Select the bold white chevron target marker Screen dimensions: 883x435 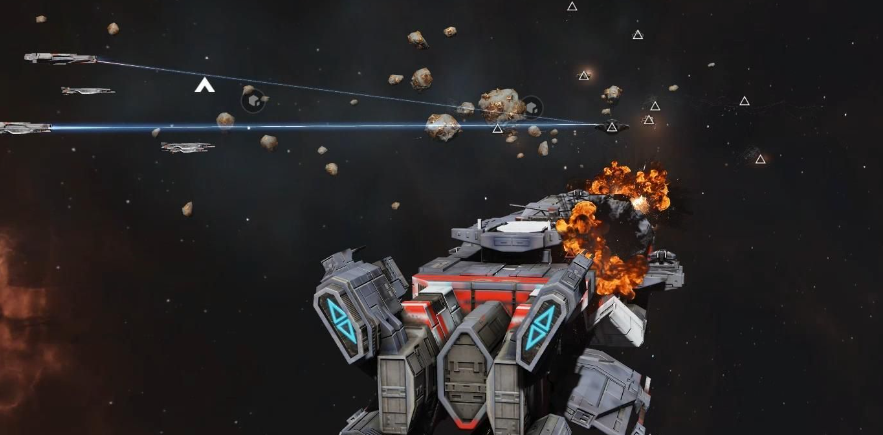pyautogui.click(x=204, y=86)
